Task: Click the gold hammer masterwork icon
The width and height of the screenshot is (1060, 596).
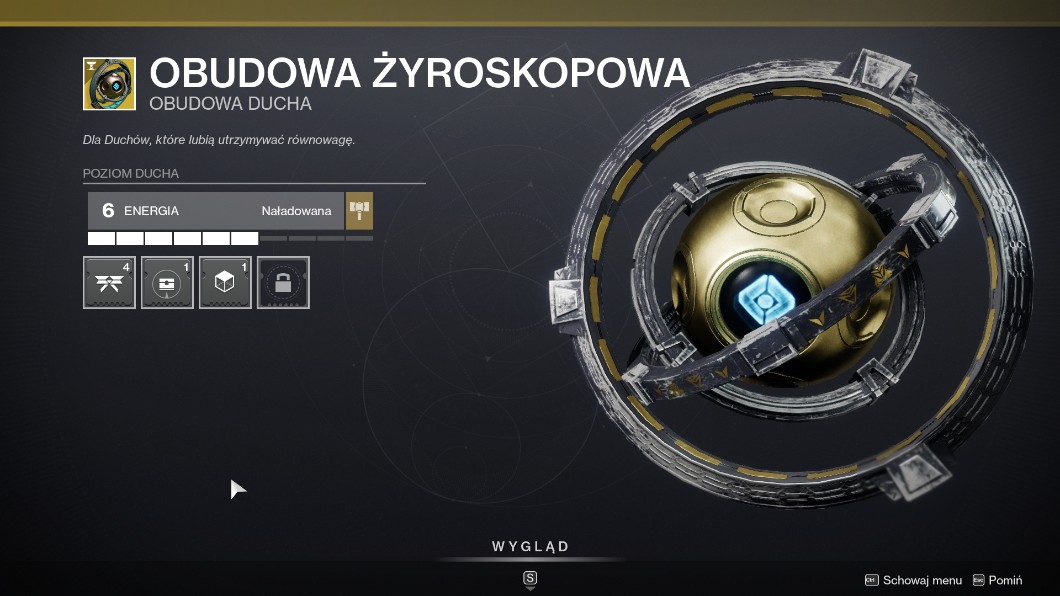Action: pyautogui.click(x=359, y=211)
